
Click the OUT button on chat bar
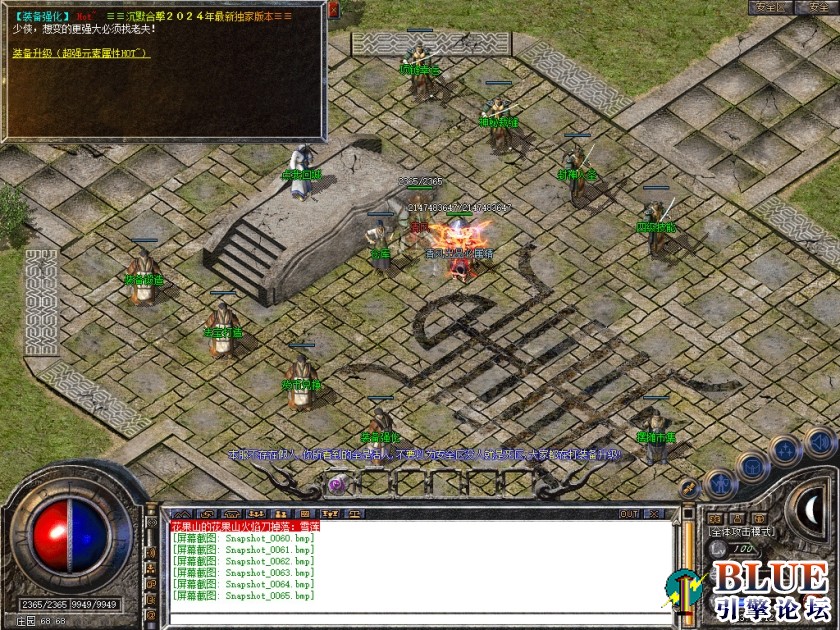pyautogui.click(x=629, y=513)
